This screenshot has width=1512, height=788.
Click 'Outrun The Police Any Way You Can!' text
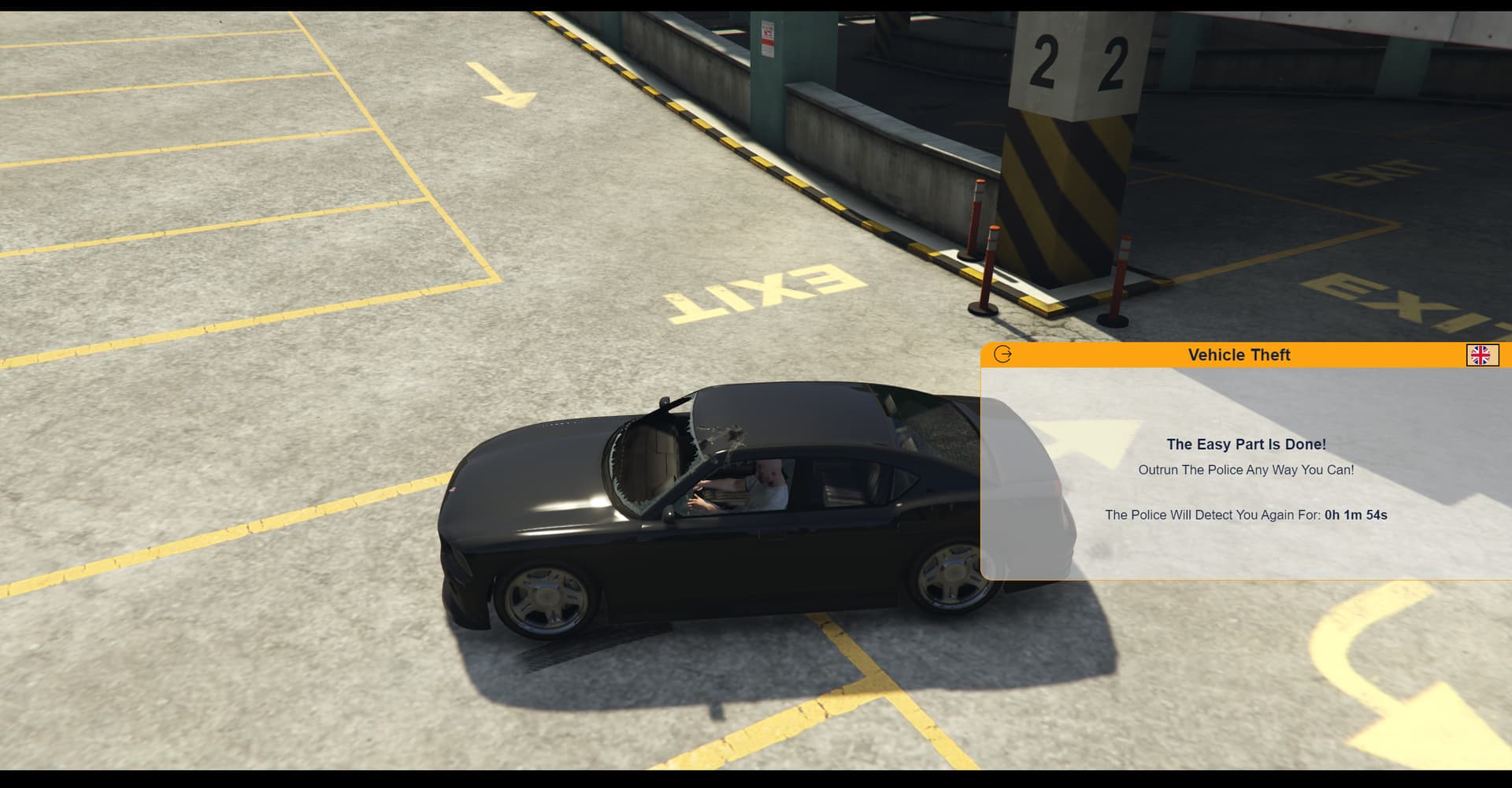(x=1246, y=469)
